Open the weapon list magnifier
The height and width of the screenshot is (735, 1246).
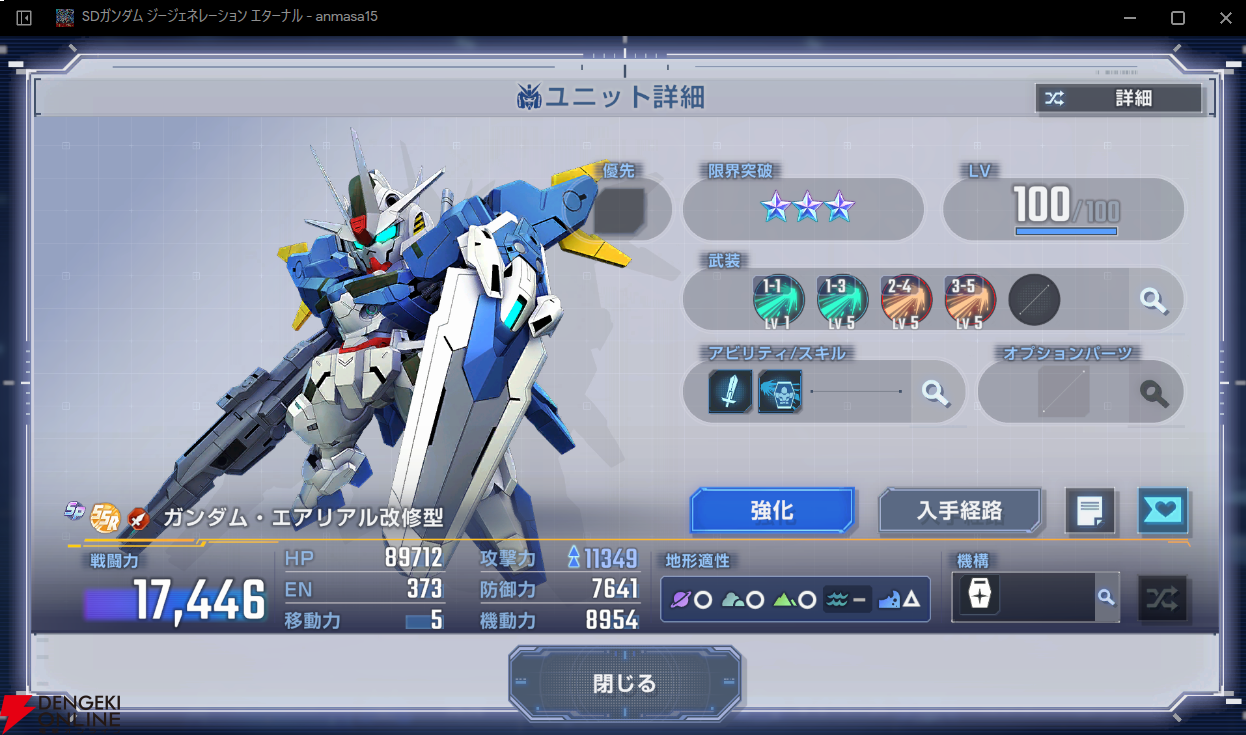pos(1154,300)
